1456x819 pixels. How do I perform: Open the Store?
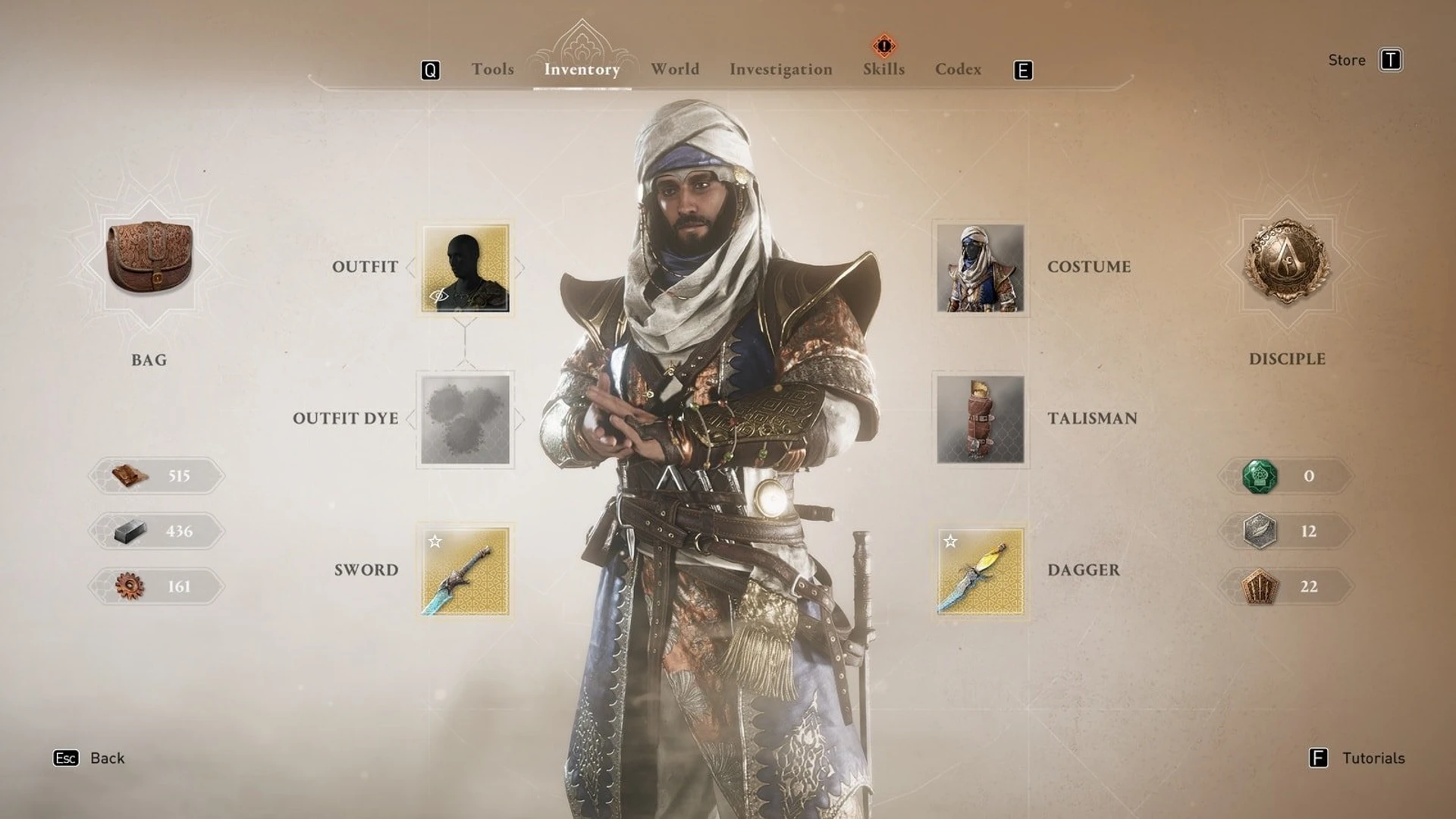[x=1347, y=60]
